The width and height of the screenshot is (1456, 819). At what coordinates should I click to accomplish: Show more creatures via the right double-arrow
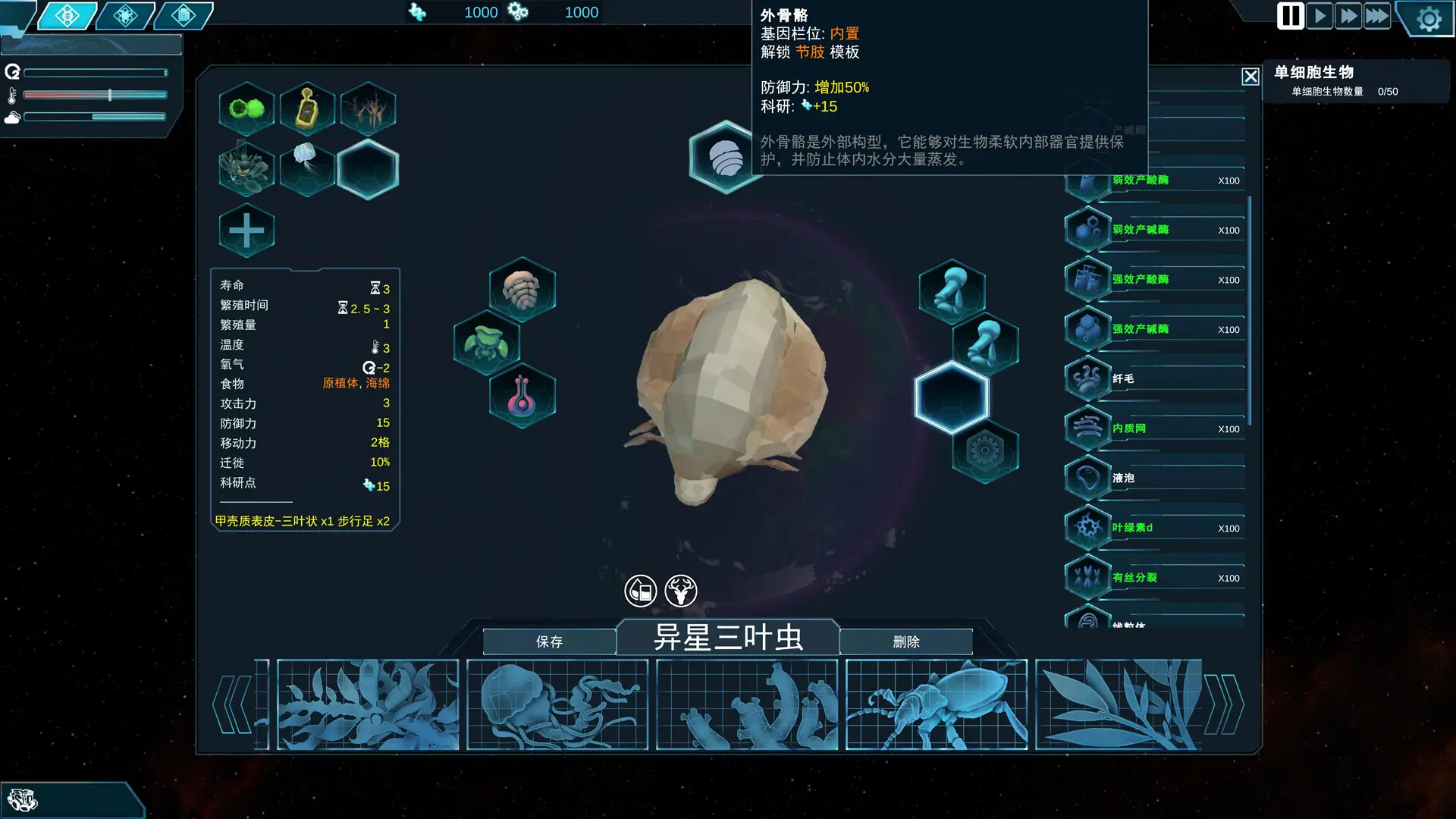tap(1225, 703)
